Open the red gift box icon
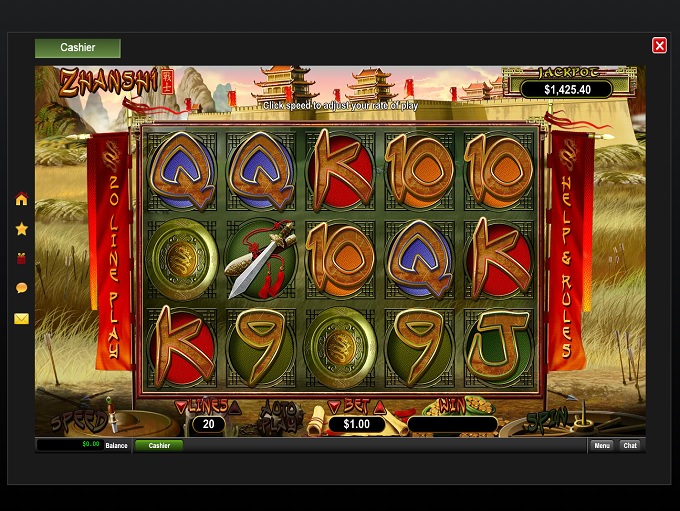 pos(21,258)
